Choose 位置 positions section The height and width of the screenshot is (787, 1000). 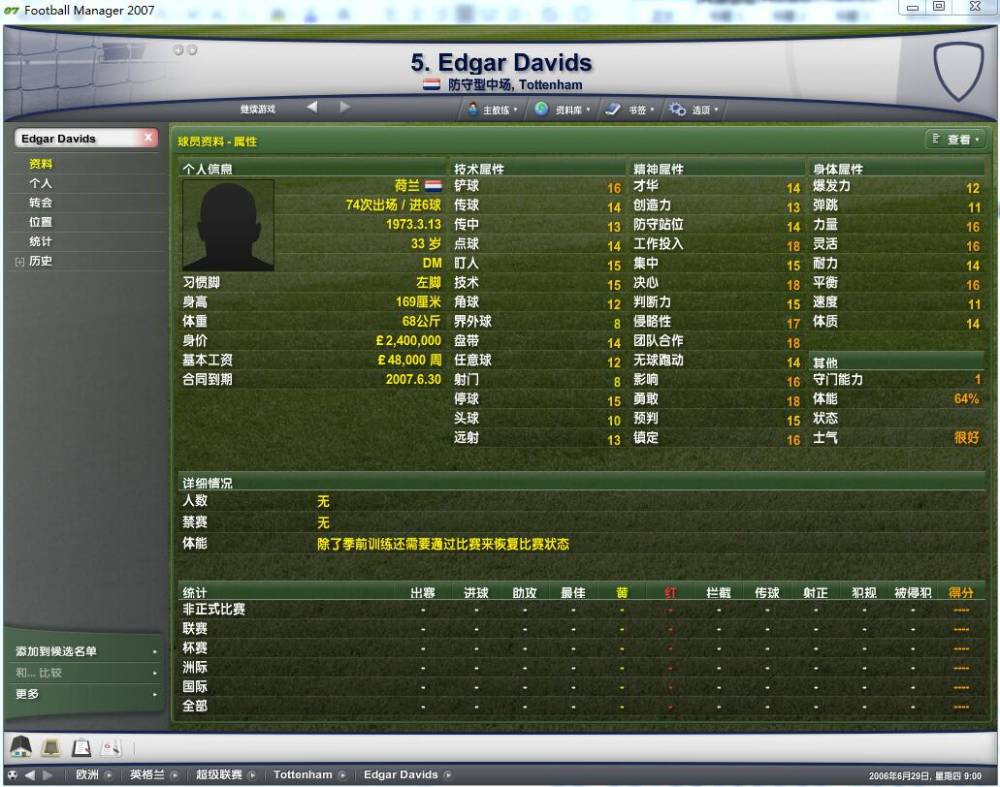[41, 222]
